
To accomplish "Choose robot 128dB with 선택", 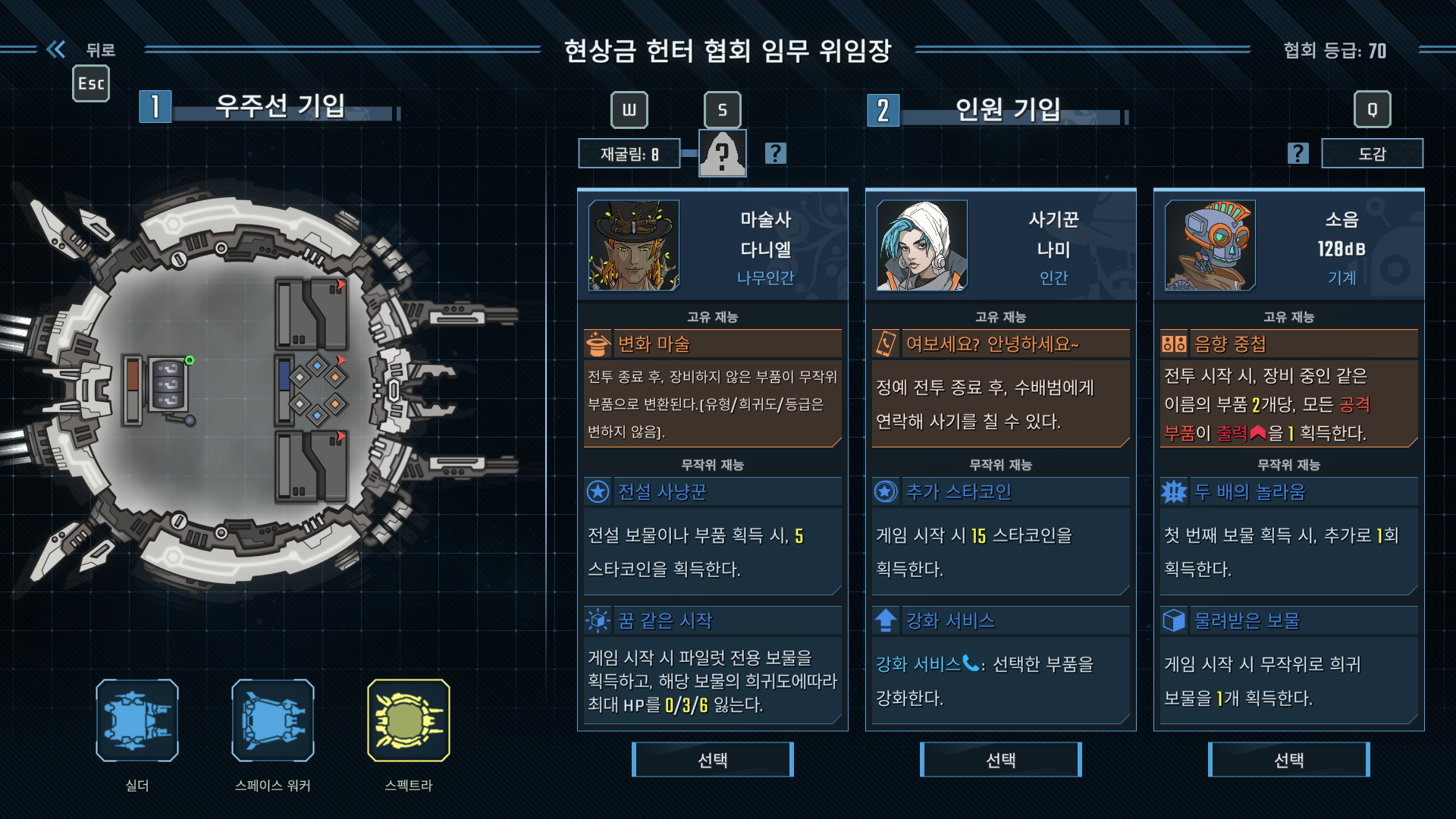I will pyautogui.click(x=1288, y=760).
